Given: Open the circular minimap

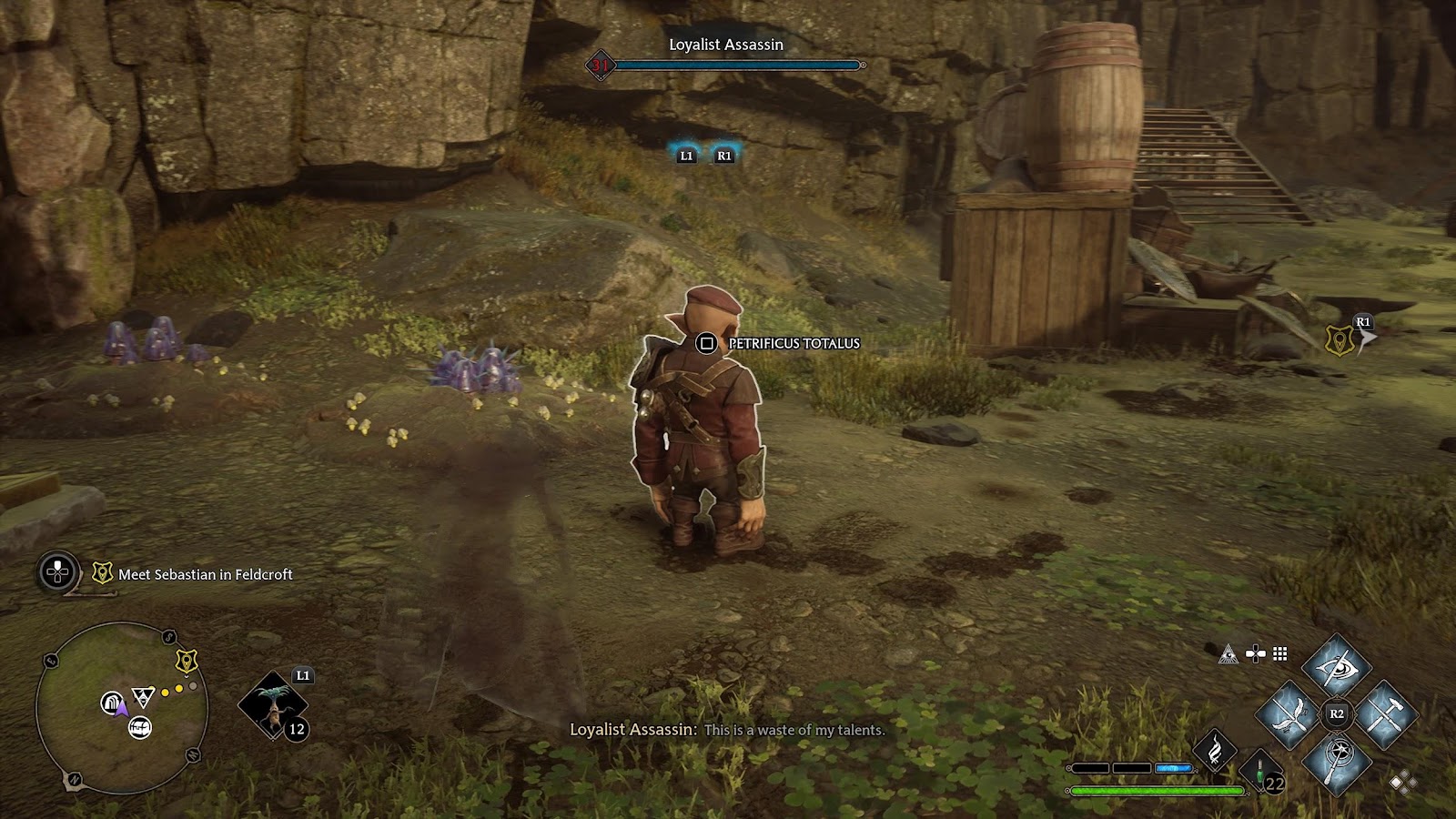Looking at the screenshot, I should [122, 707].
